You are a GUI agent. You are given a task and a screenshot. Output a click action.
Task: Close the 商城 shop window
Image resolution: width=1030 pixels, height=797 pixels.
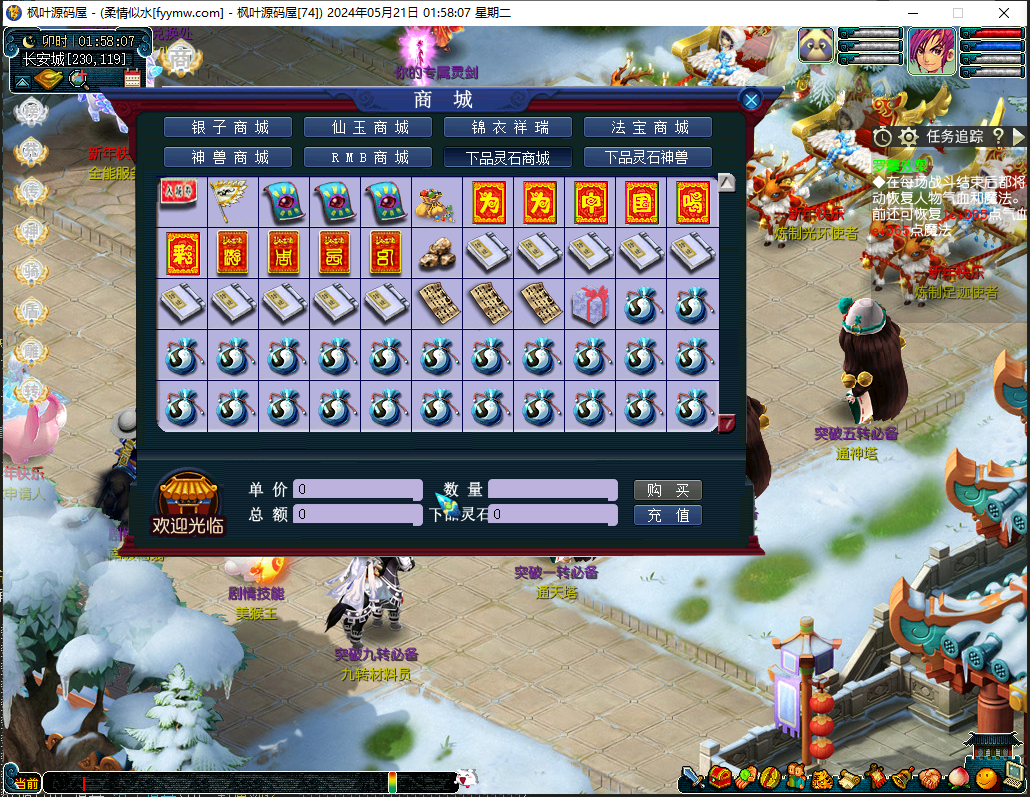tap(751, 99)
